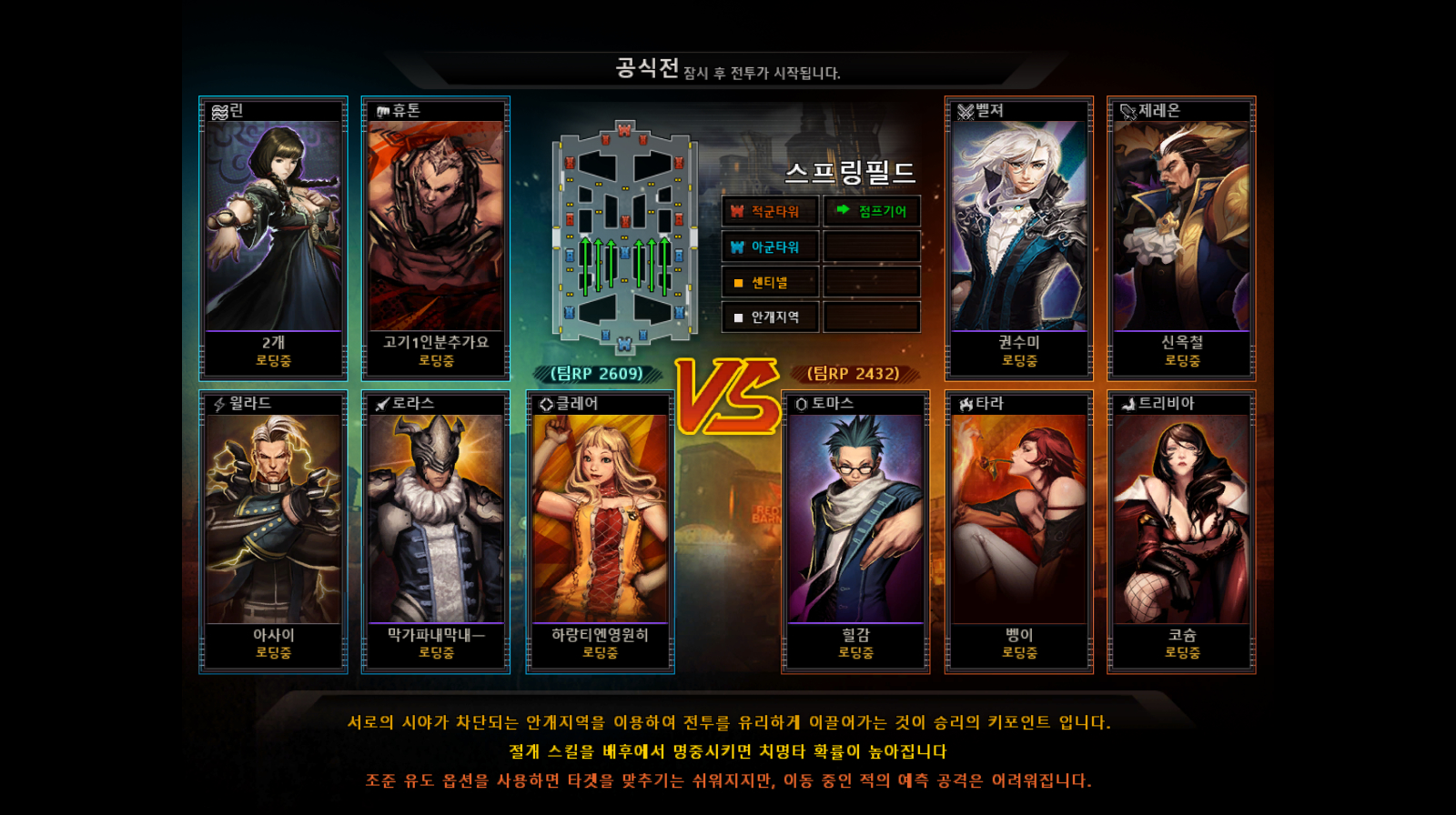This screenshot has height=815, width=1456.
Task: Click the 점프기어 legend entry
Action: [x=872, y=211]
